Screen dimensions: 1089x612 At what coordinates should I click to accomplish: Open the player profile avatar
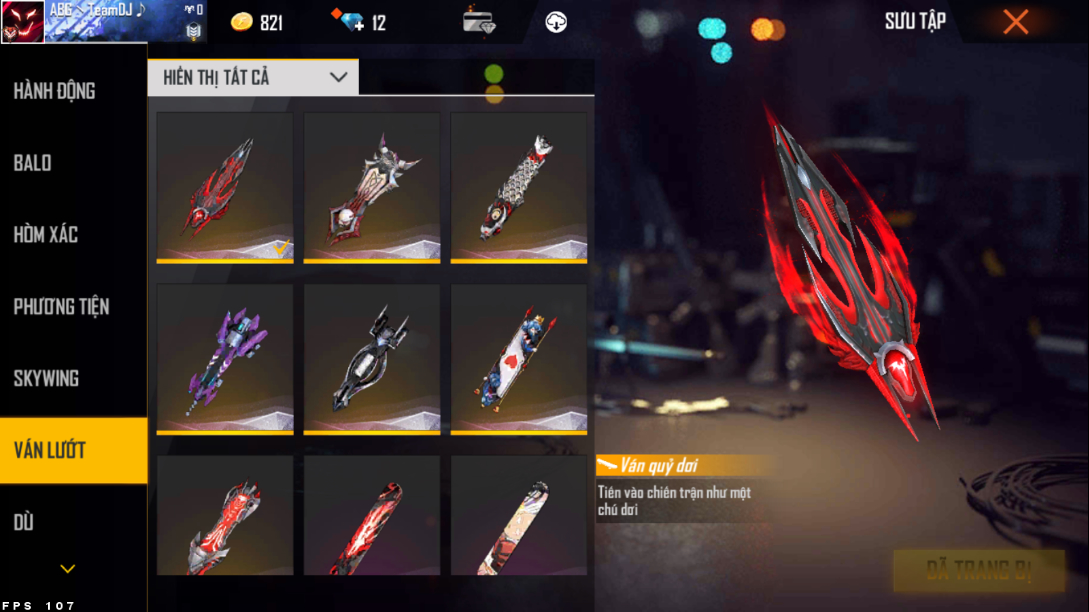click(x=23, y=22)
